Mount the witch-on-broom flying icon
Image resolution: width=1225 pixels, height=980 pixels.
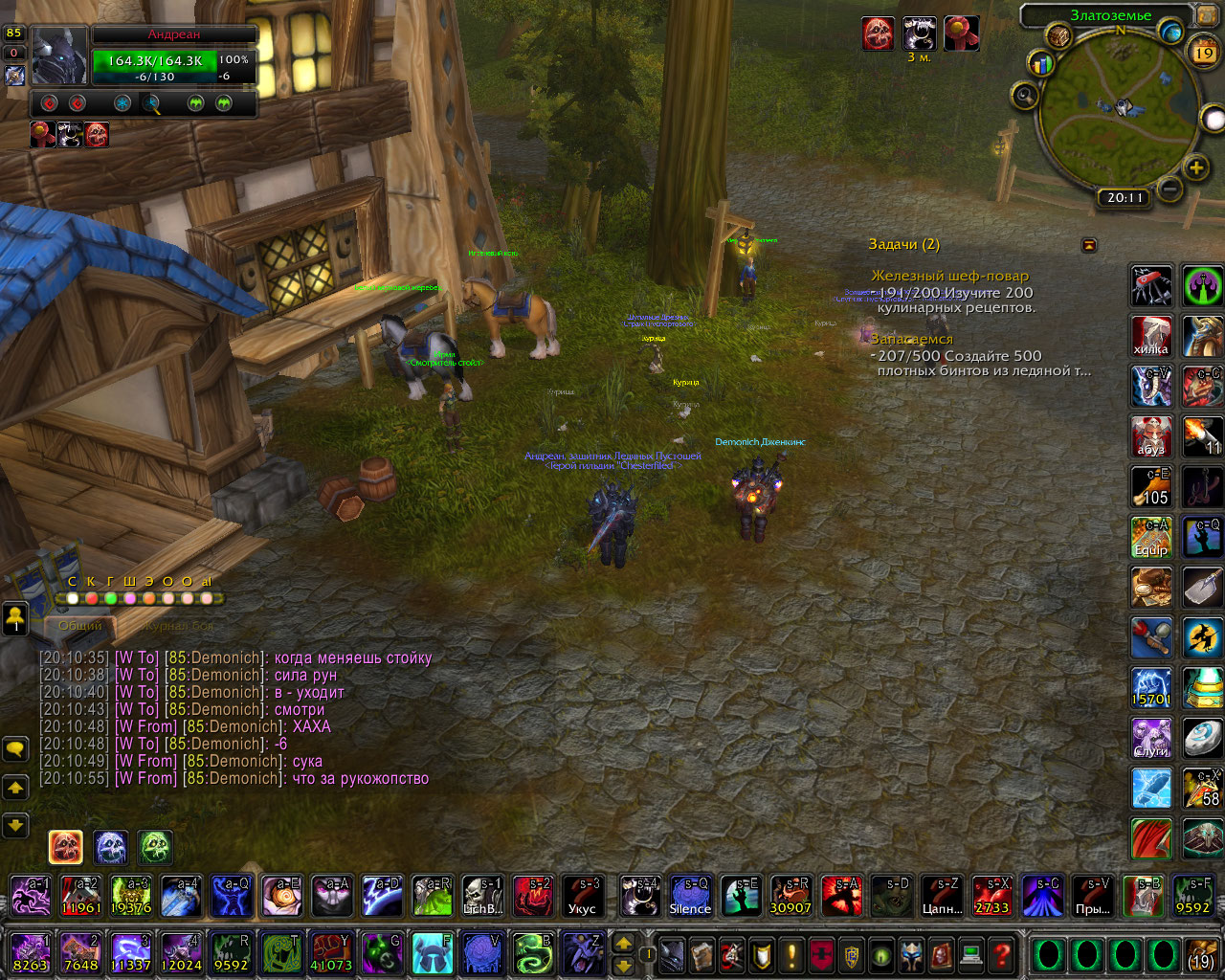[x=1202, y=637]
